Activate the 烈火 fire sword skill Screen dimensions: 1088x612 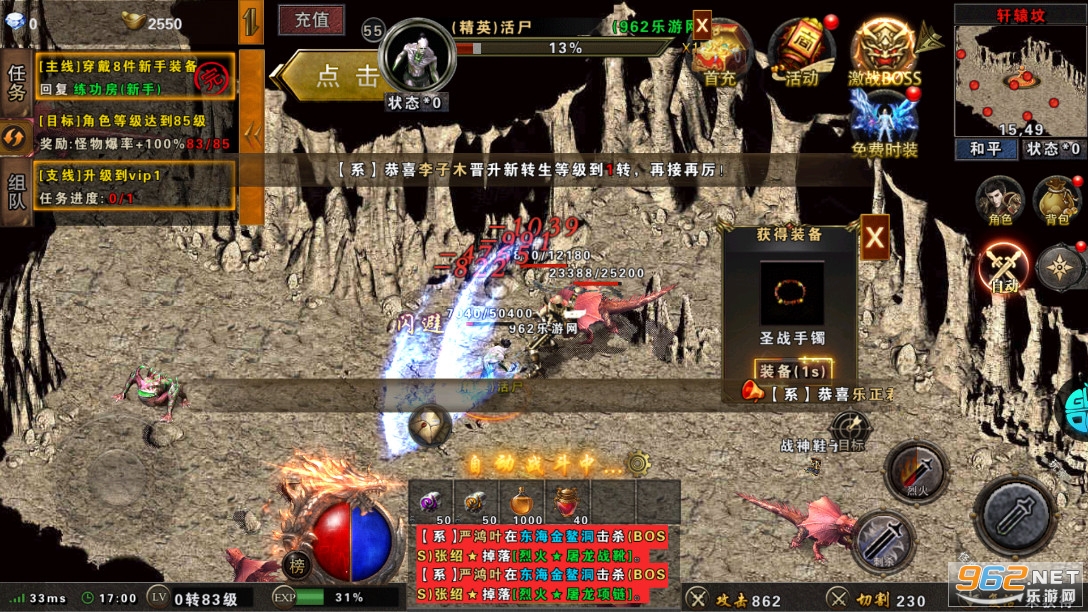coord(915,470)
